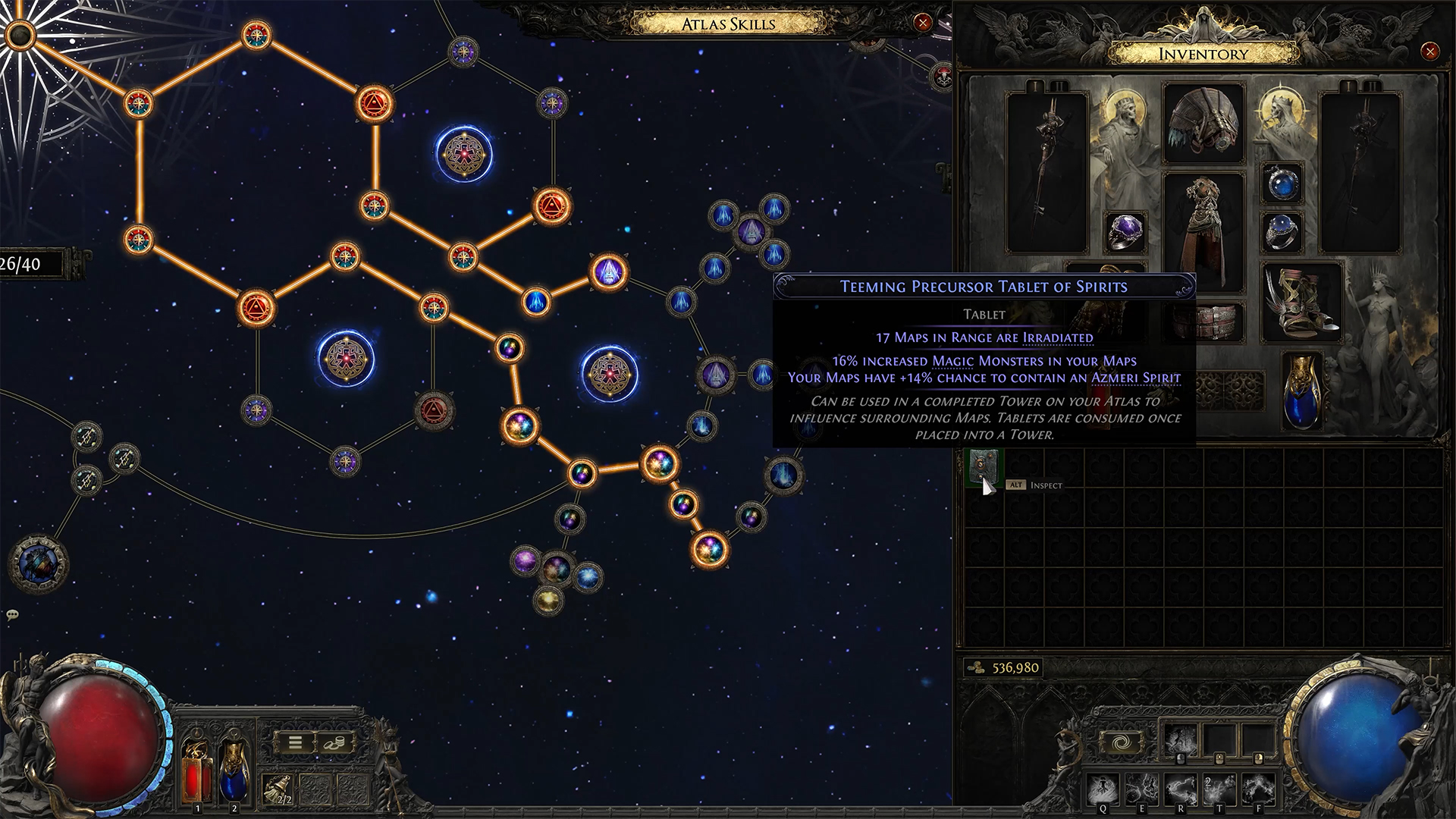
Task: Click the equipped helmet slot
Action: [x=1203, y=124]
